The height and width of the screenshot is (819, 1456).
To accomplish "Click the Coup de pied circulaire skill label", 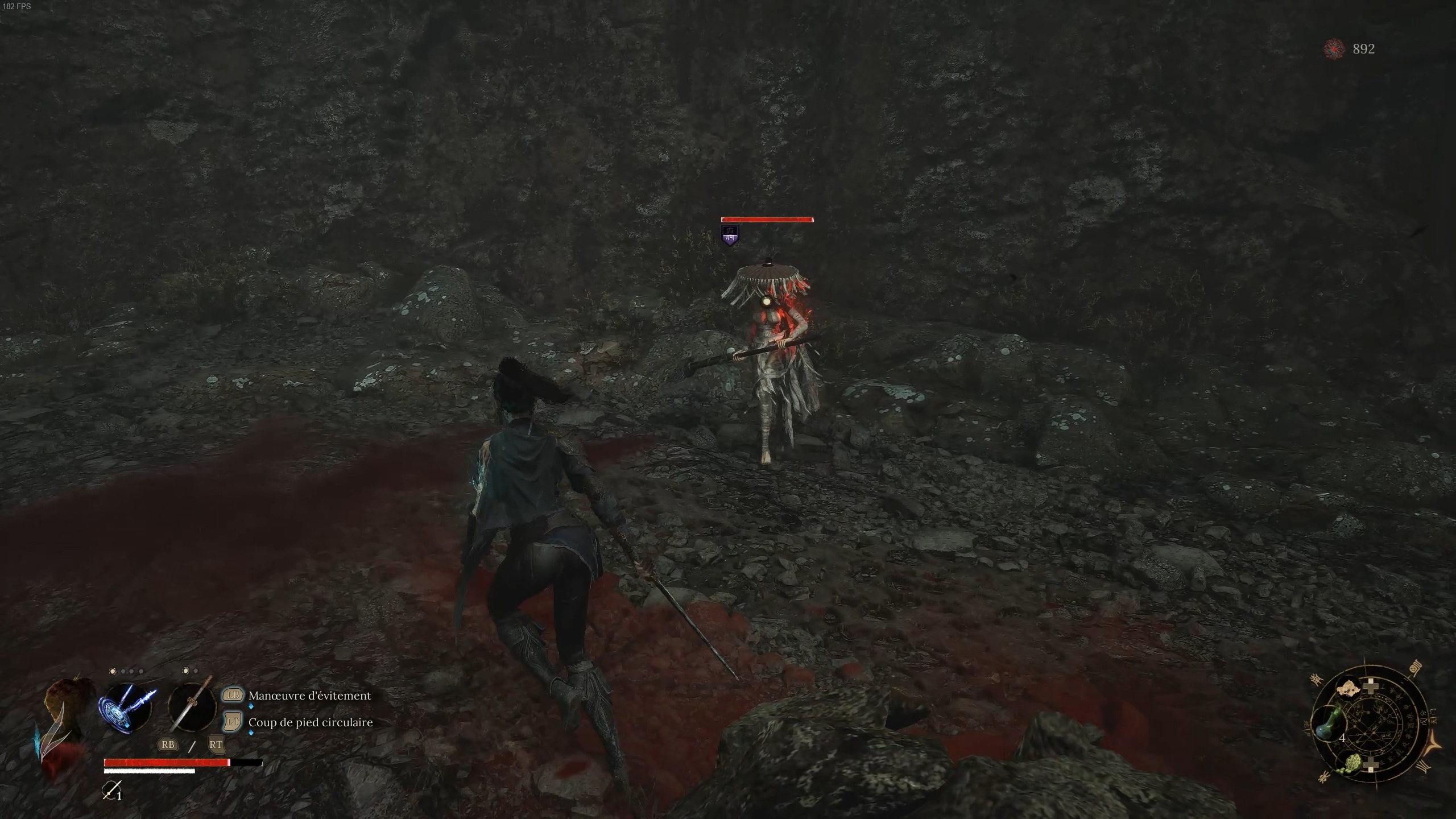I will pos(311,722).
